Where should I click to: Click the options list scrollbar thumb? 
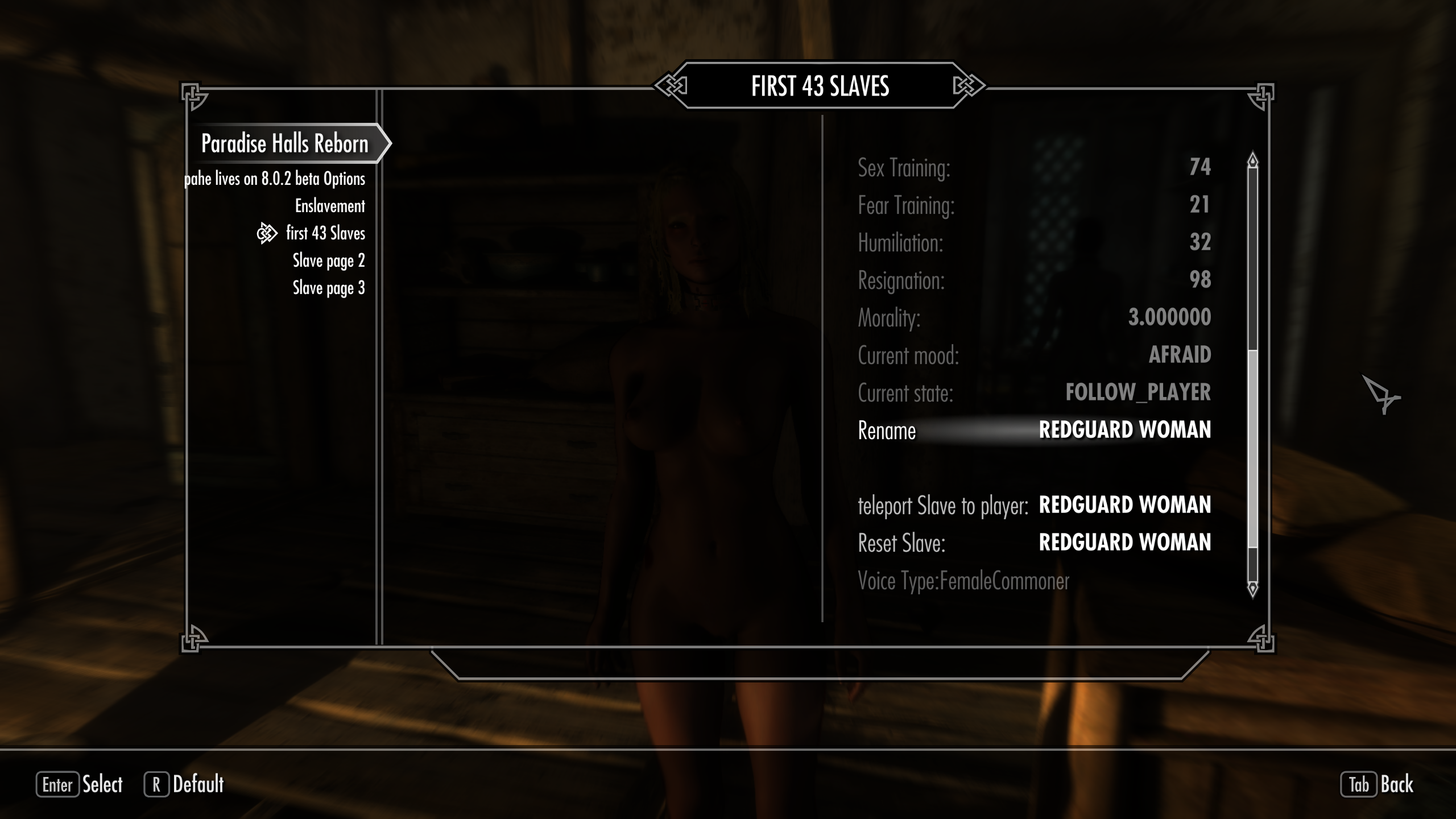(1252, 449)
